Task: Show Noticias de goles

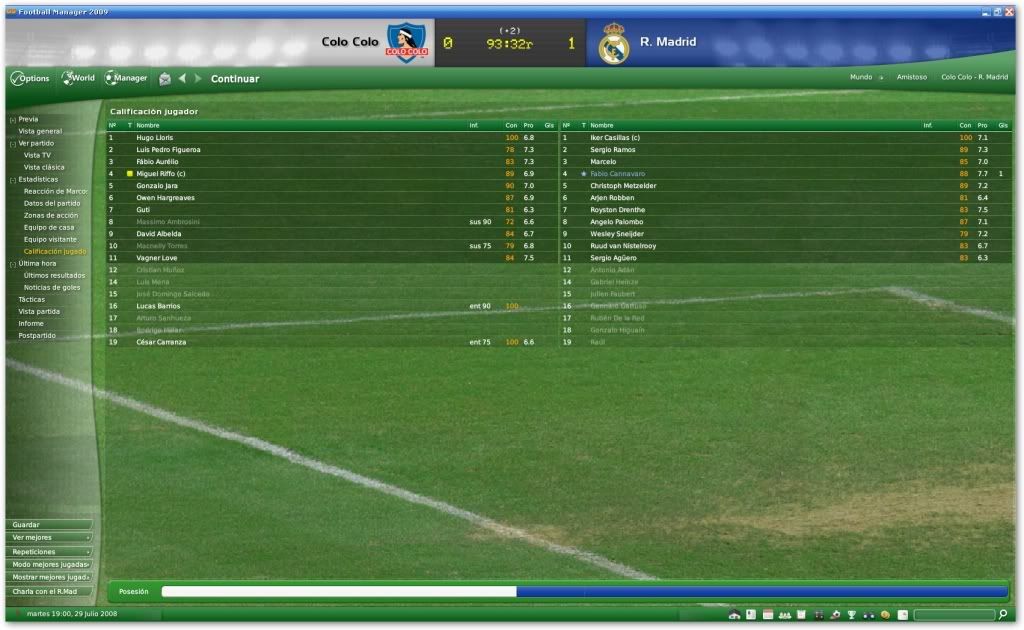Action: [x=52, y=287]
